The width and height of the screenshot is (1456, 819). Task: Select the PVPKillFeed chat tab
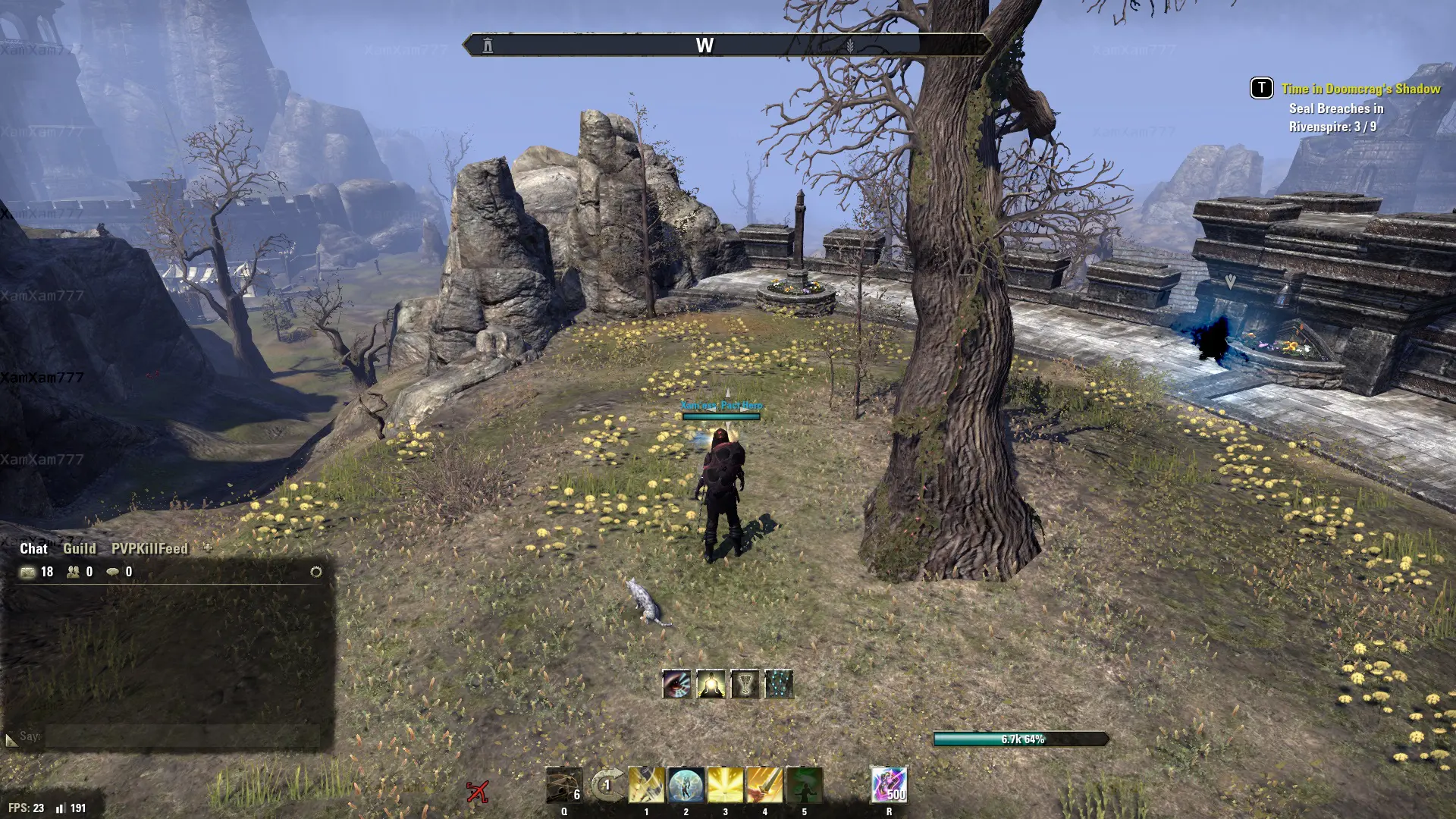point(149,548)
